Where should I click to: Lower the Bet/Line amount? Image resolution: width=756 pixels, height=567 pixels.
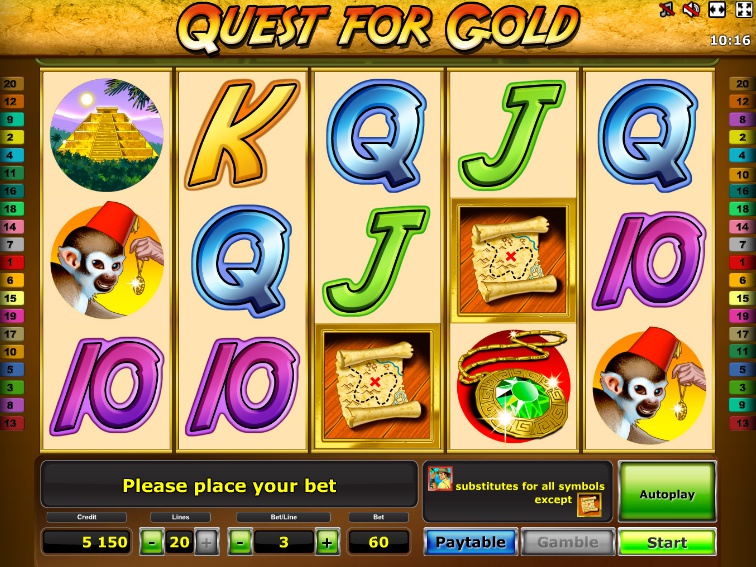(x=240, y=542)
